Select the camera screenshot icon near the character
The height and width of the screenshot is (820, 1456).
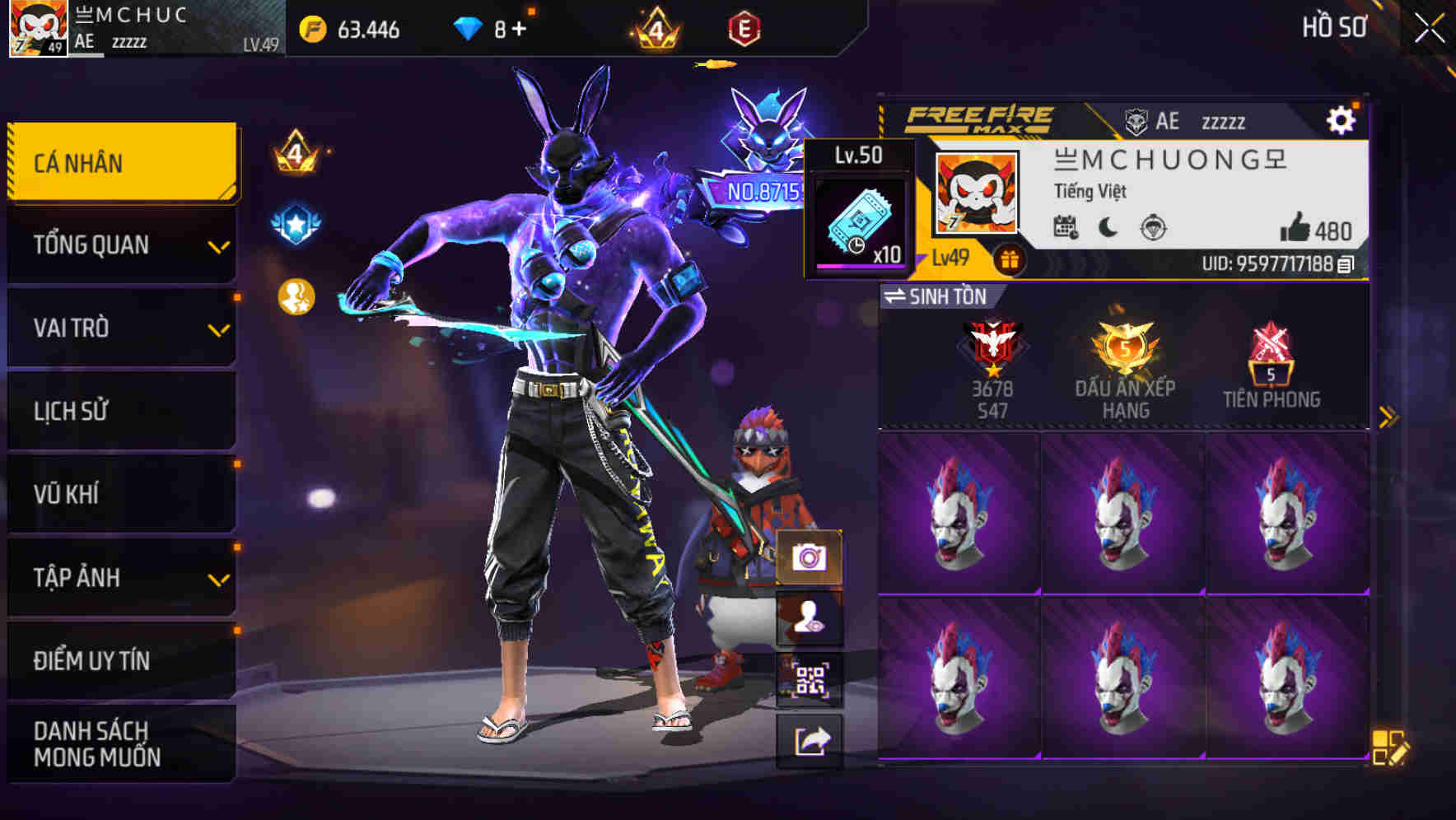click(x=810, y=559)
